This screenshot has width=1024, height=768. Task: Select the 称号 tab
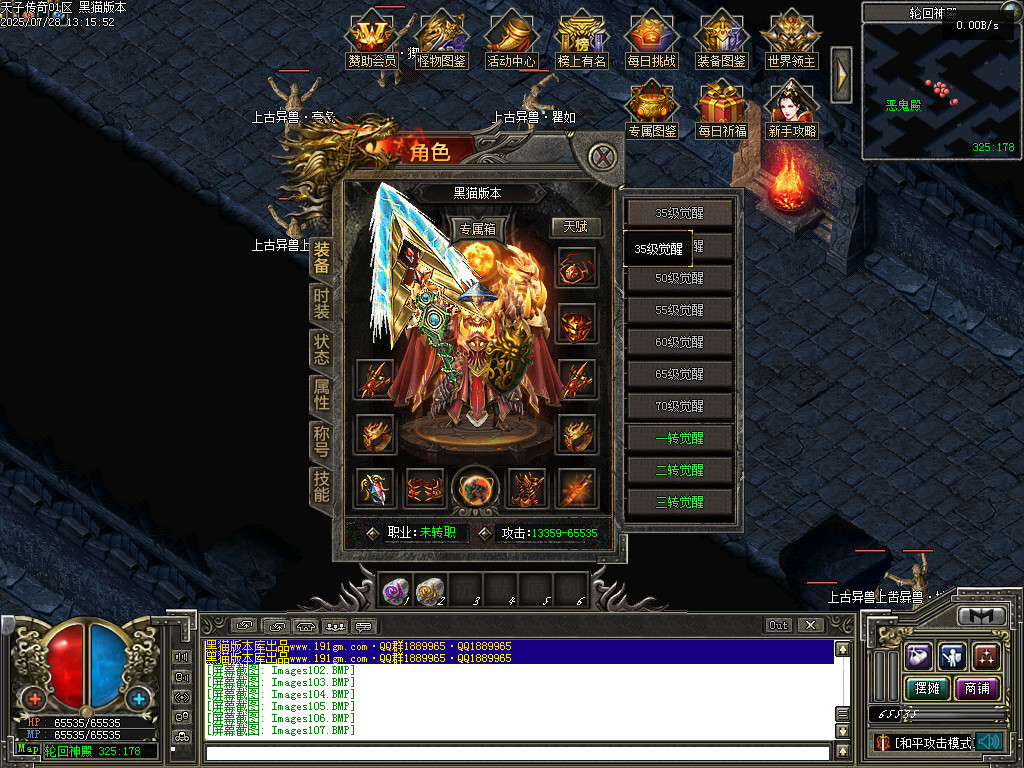[321, 441]
